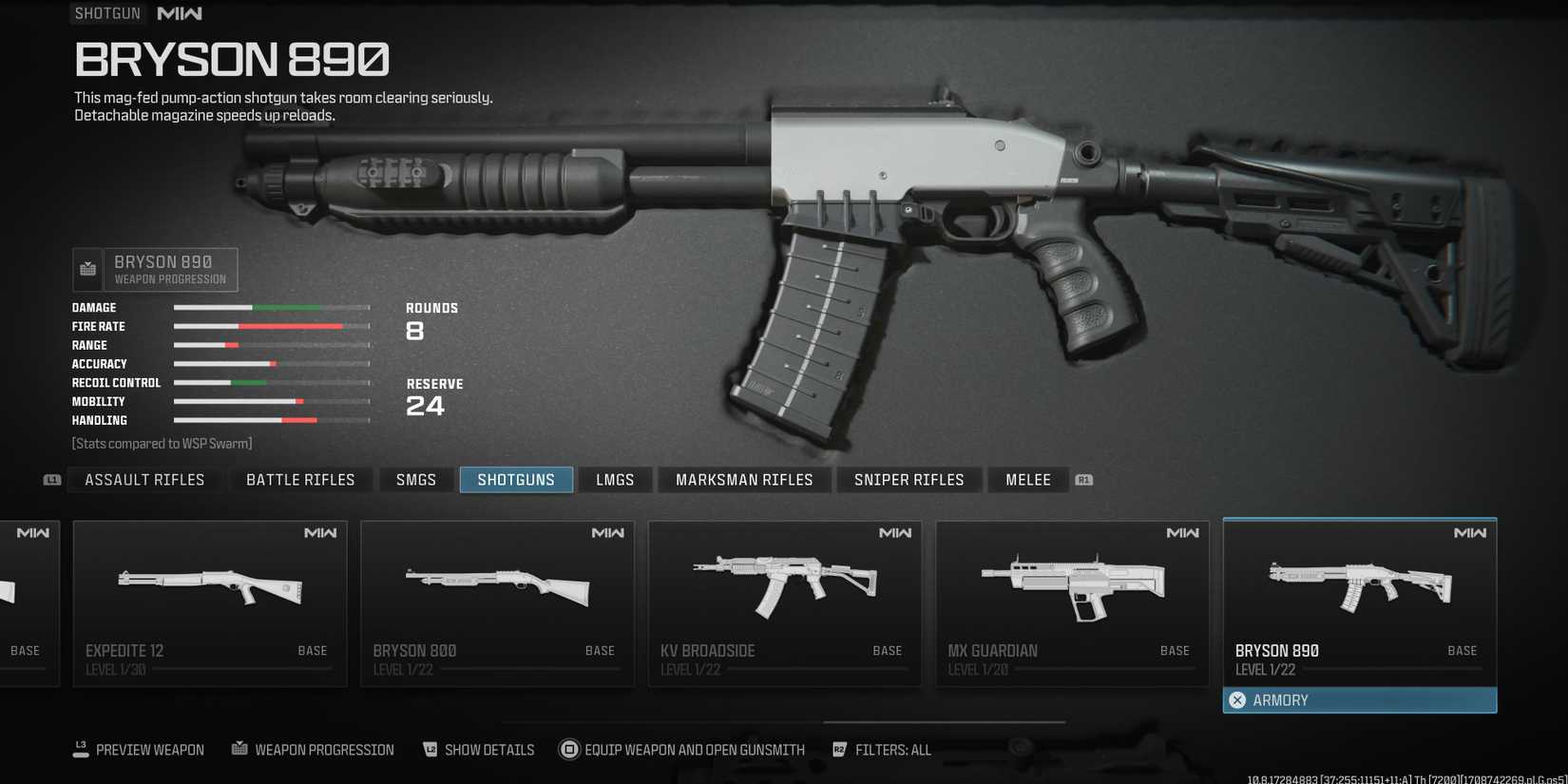Viewport: 1568px width, 784px height.
Task: Open the Sniper Rifles category
Action: click(908, 480)
